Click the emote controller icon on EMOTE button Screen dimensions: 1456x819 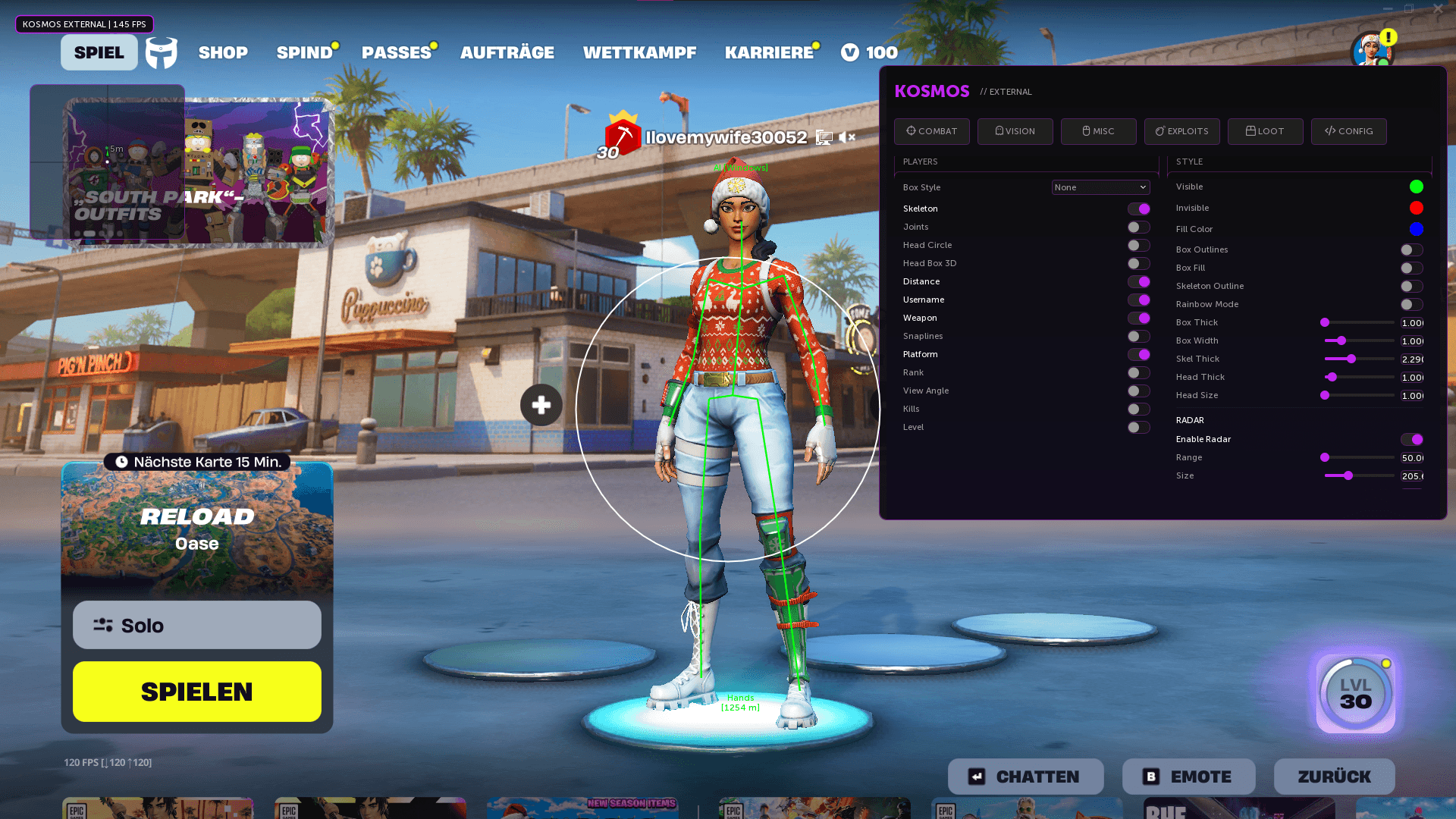1150,777
